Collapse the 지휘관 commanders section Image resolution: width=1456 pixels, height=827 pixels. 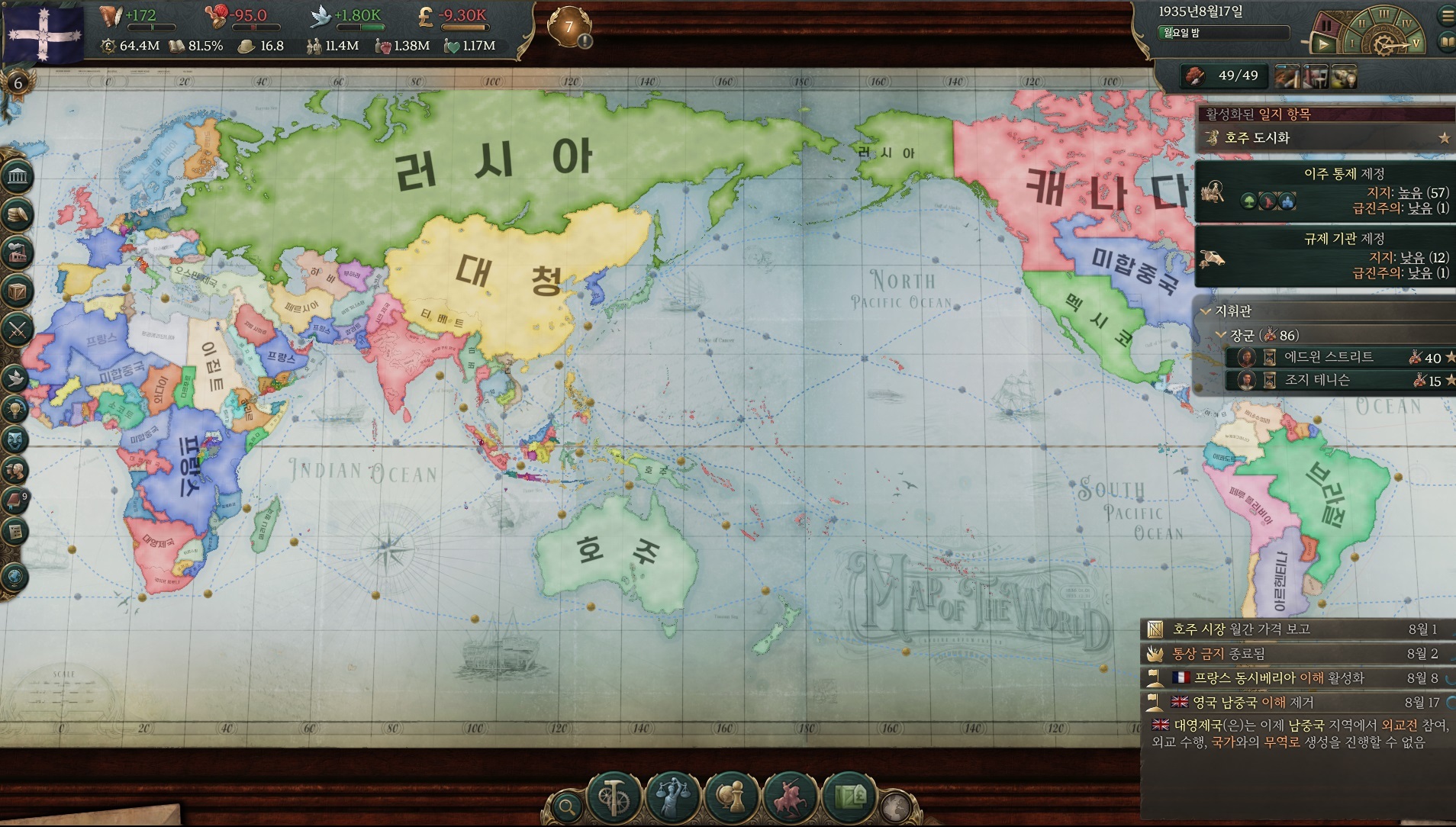coord(1206,311)
